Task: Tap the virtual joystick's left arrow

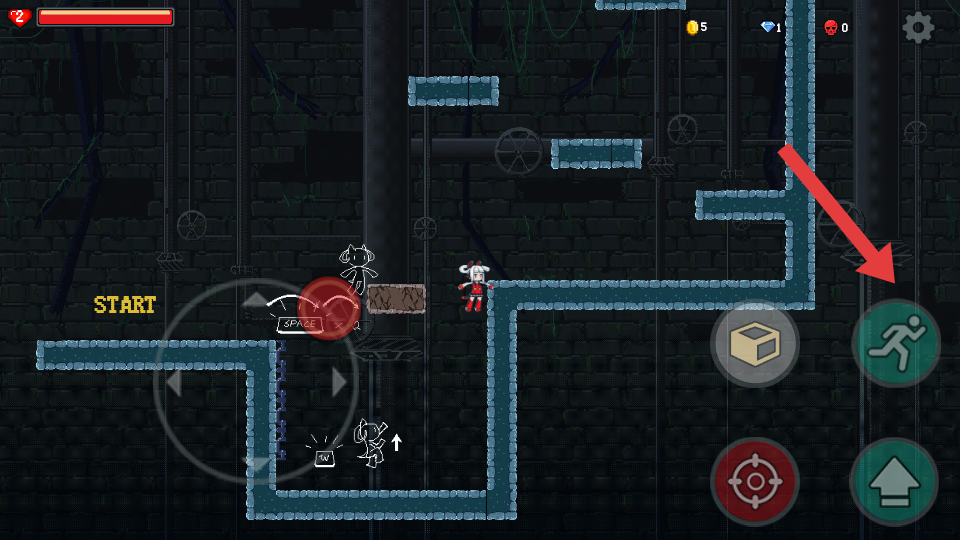Action: pos(173,382)
